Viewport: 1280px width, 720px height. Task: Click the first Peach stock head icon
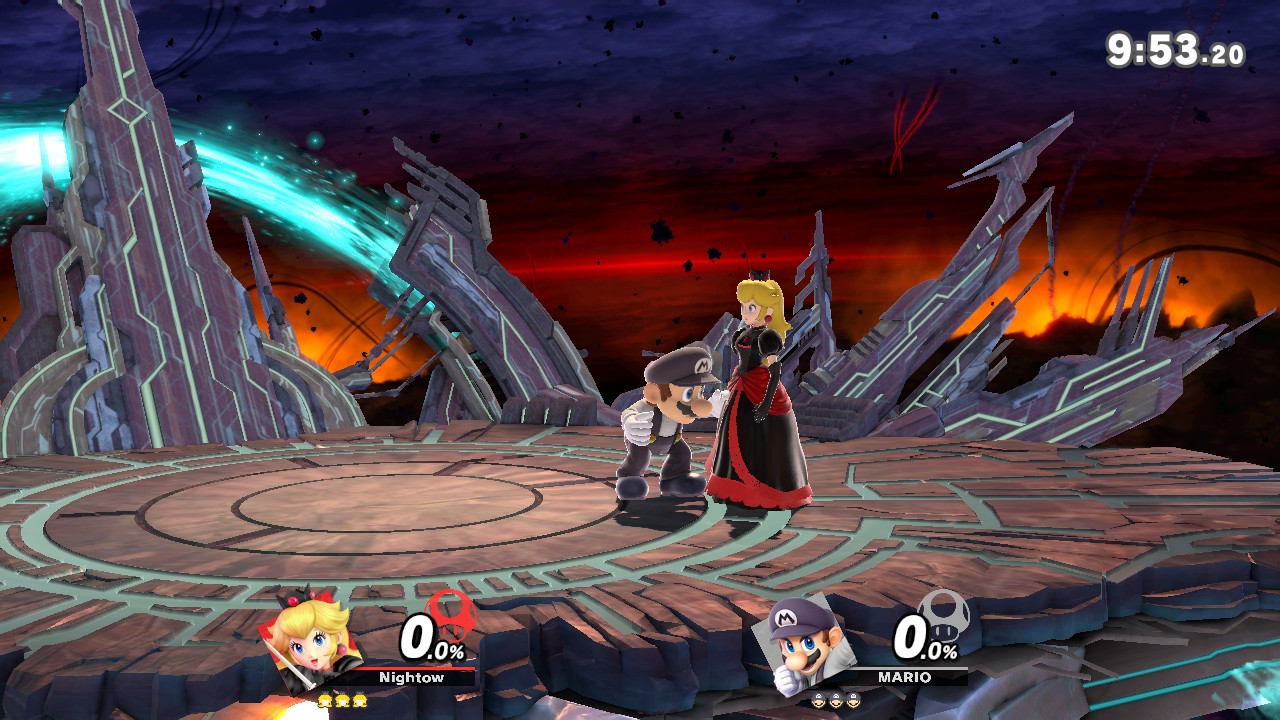click(x=325, y=701)
